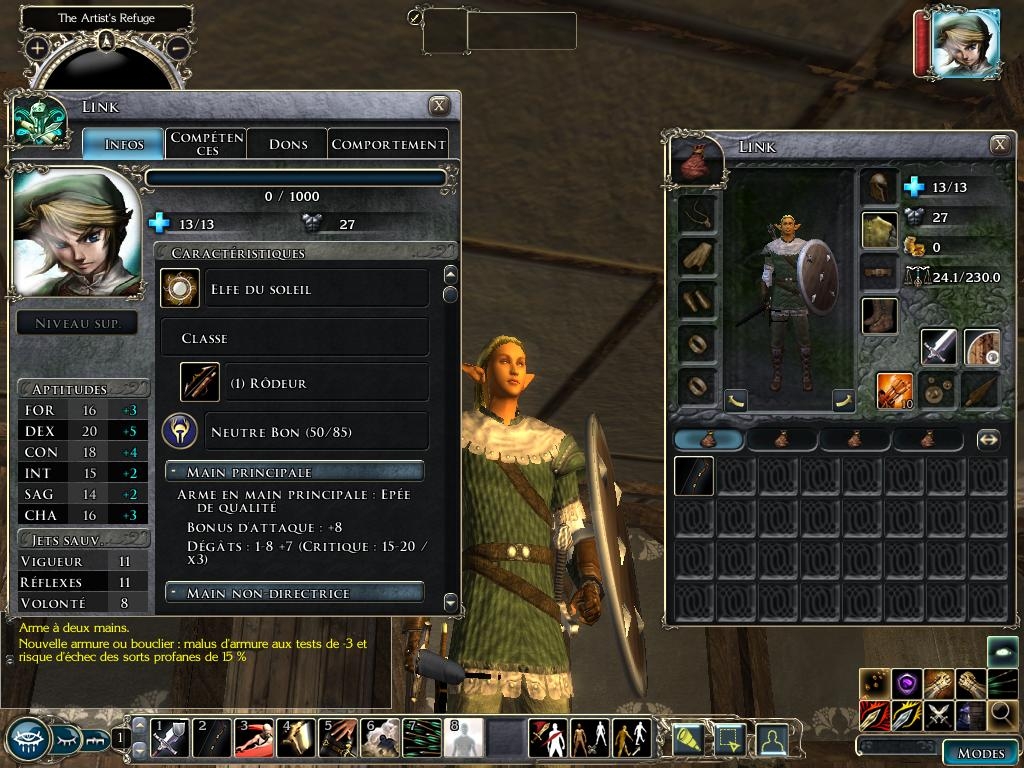
Task: Select the arrows ammo slot
Action: [x=894, y=390]
